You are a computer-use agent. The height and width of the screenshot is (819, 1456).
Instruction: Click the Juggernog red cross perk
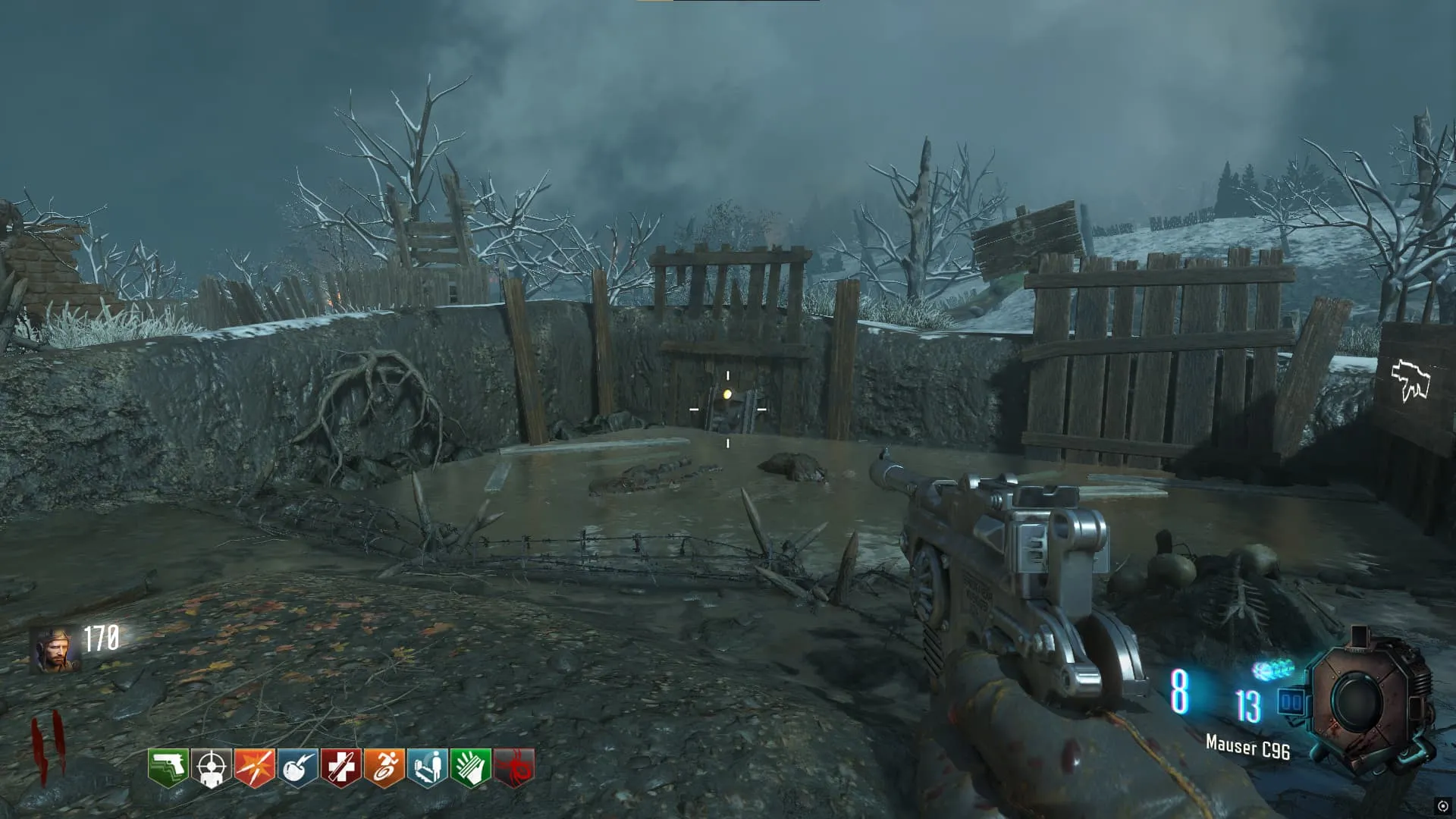click(x=340, y=768)
